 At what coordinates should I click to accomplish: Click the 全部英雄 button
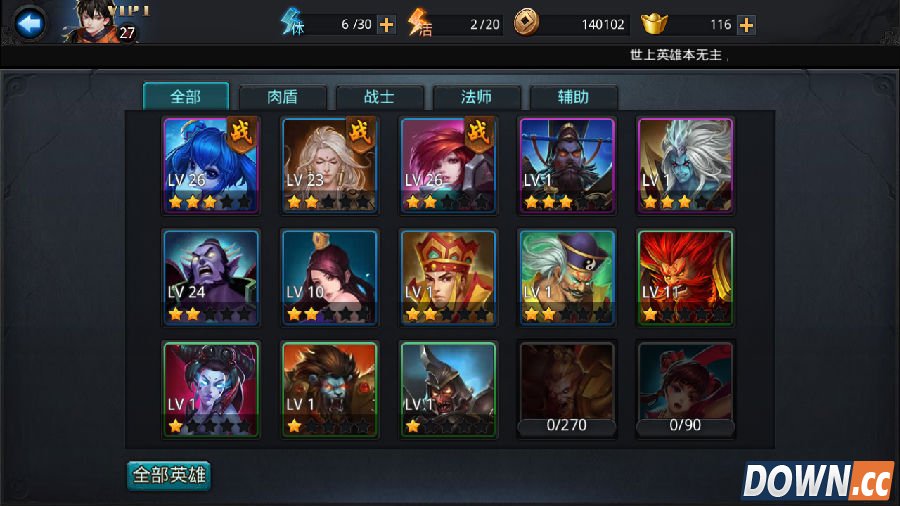(x=169, y=474)
